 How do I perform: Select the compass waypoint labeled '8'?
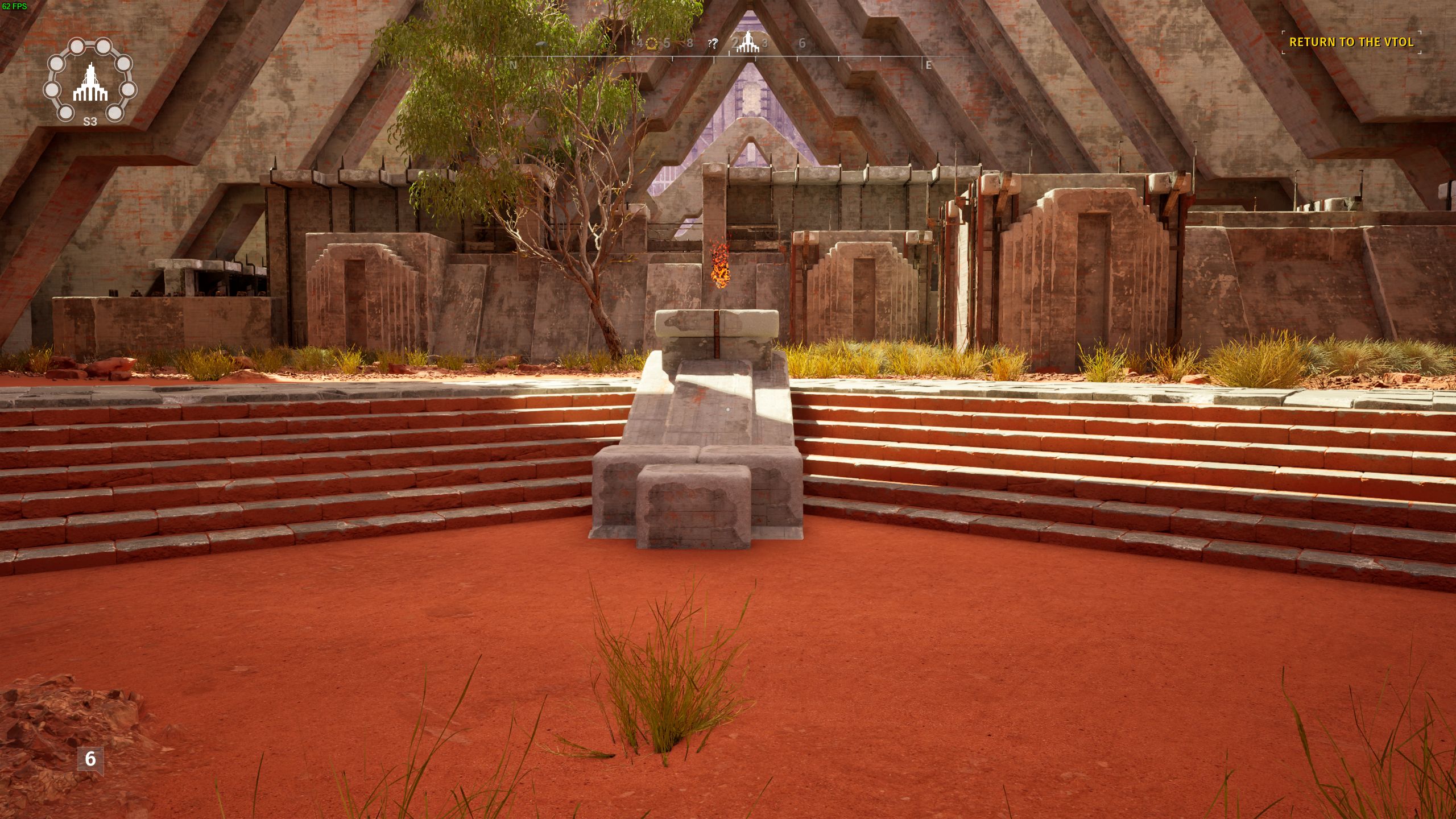(690, 43)
